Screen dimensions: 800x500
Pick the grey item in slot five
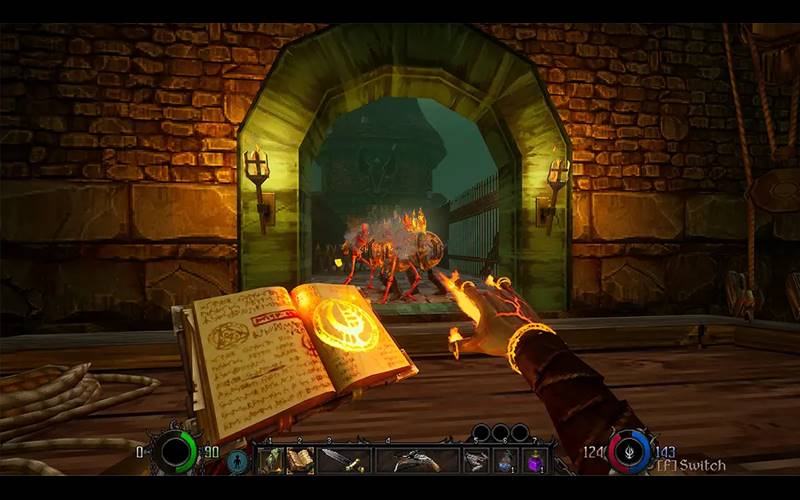476,460
